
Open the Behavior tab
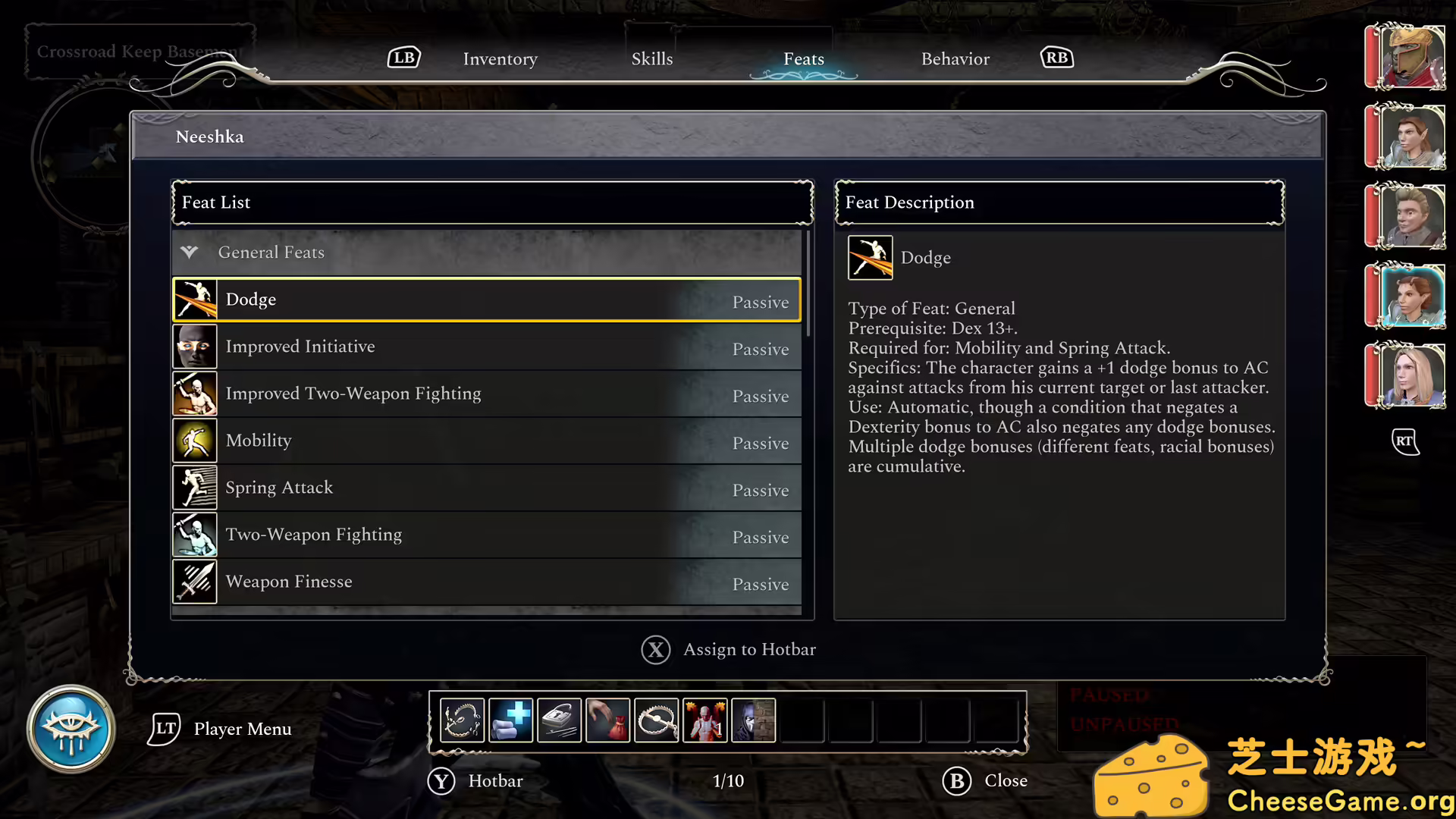[955, 58]
